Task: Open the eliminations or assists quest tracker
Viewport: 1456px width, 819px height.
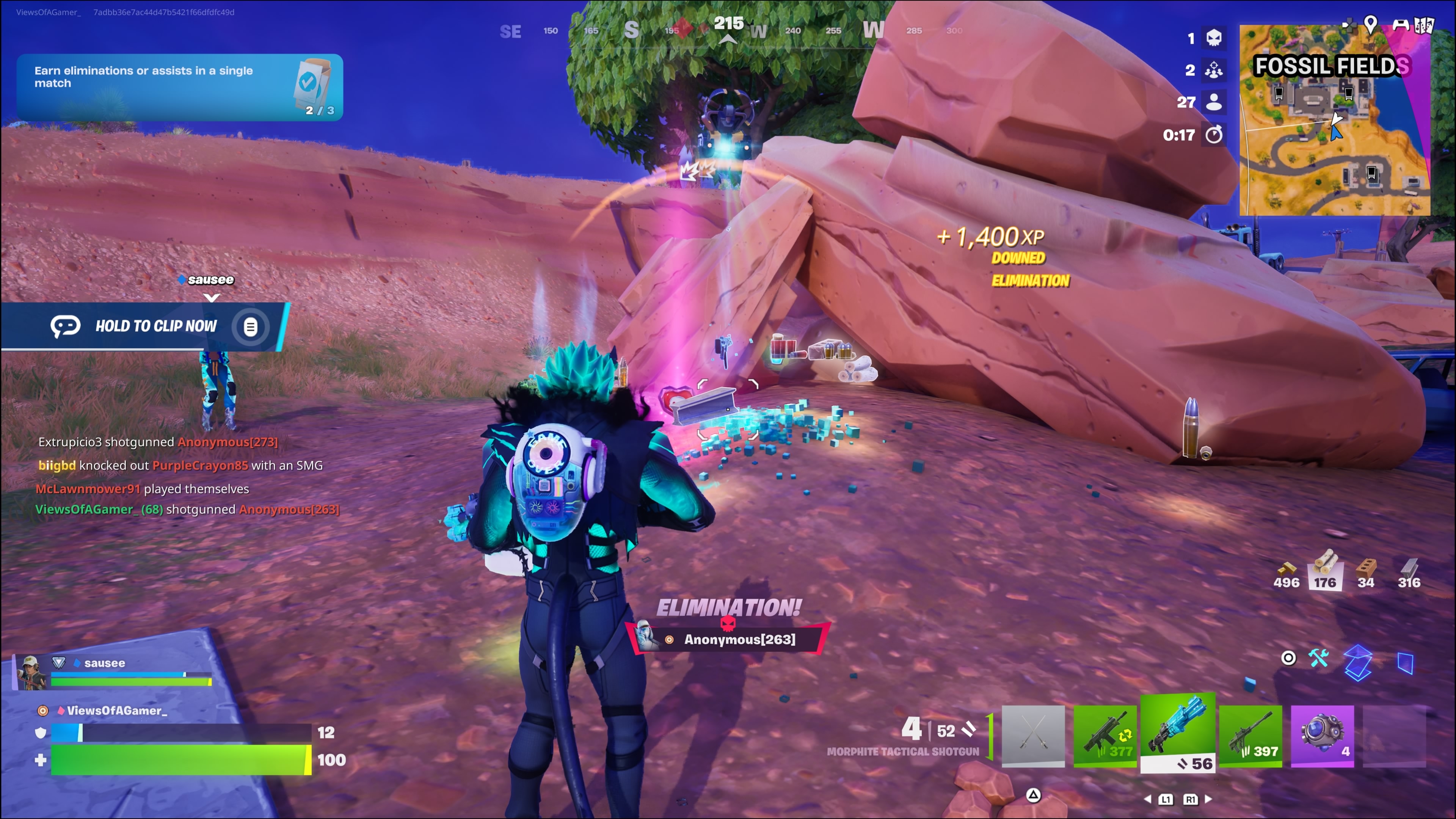Action: coord(180,87)
